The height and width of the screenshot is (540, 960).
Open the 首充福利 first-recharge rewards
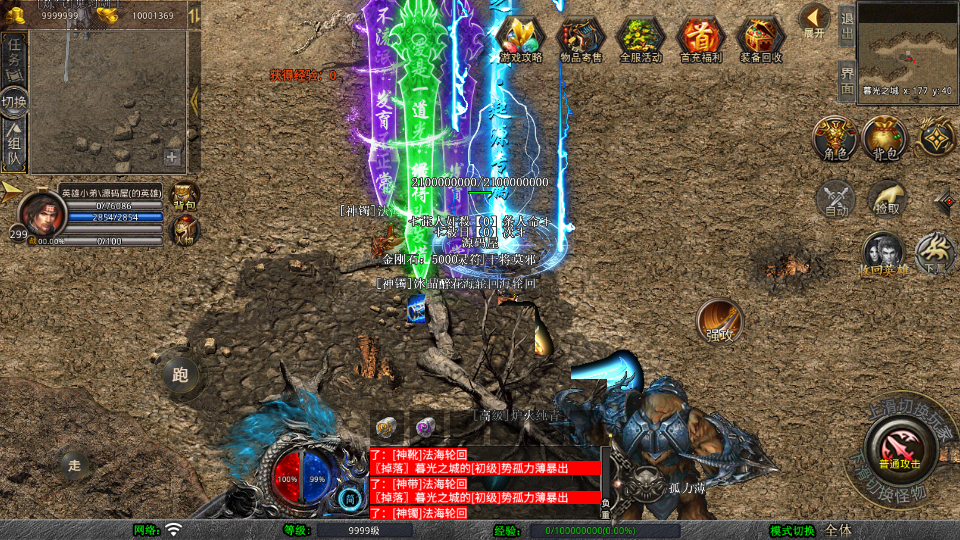(701, 39)
